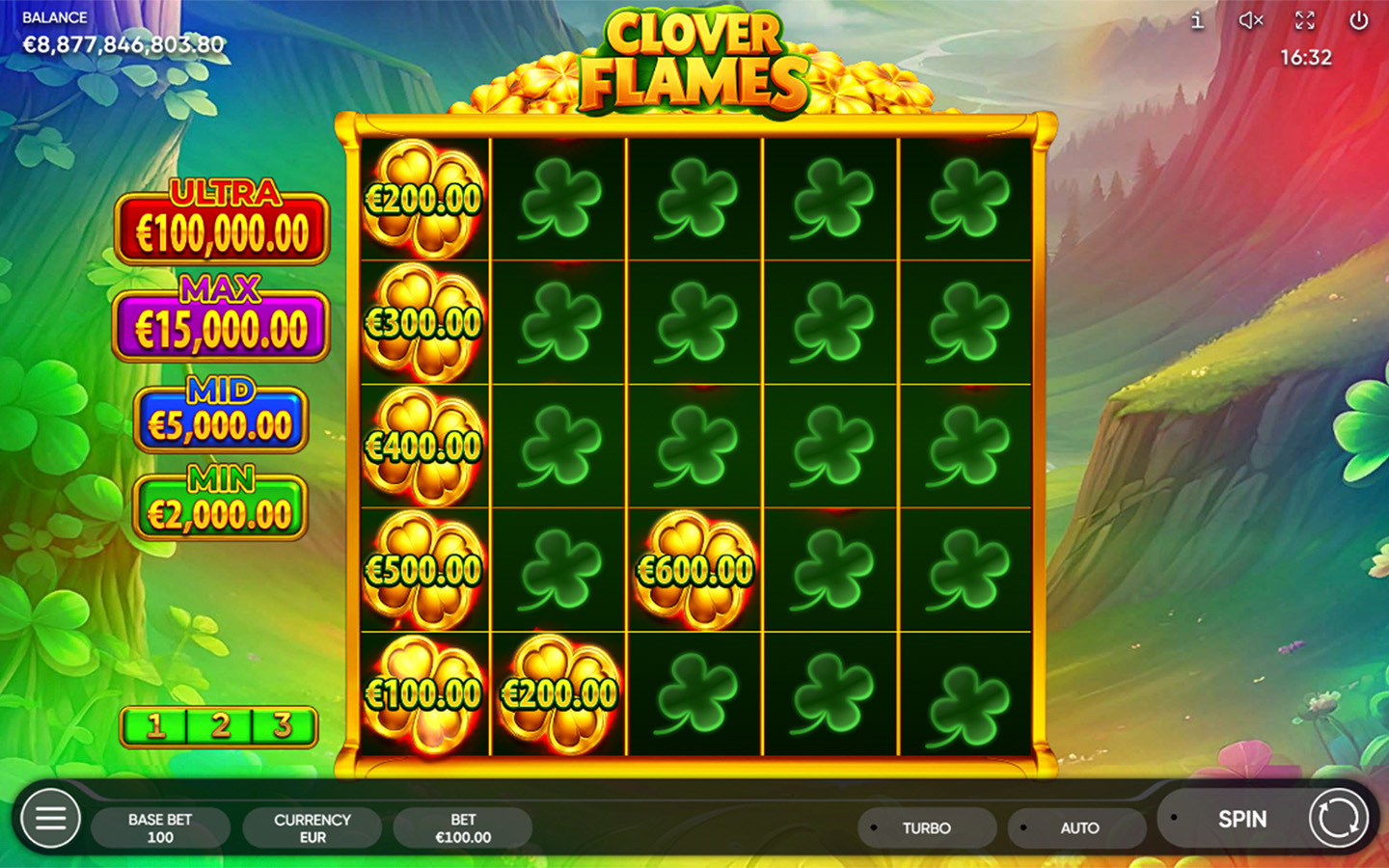This screenshot has height=868, width=1389.
Task: Open the Currency EUR selector
Action: coord(312,827)
